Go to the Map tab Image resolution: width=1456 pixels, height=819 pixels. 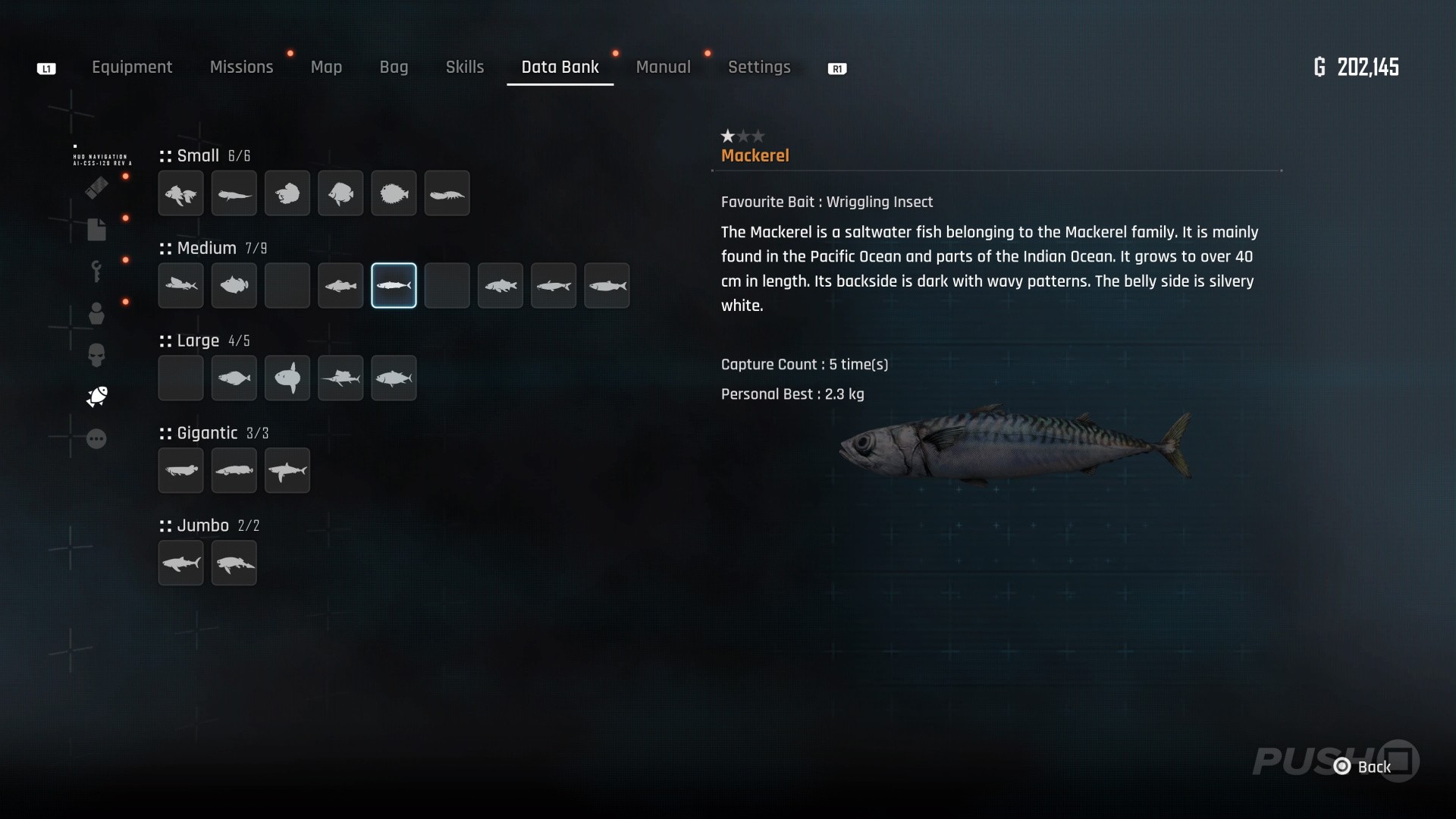click(326, 67)
